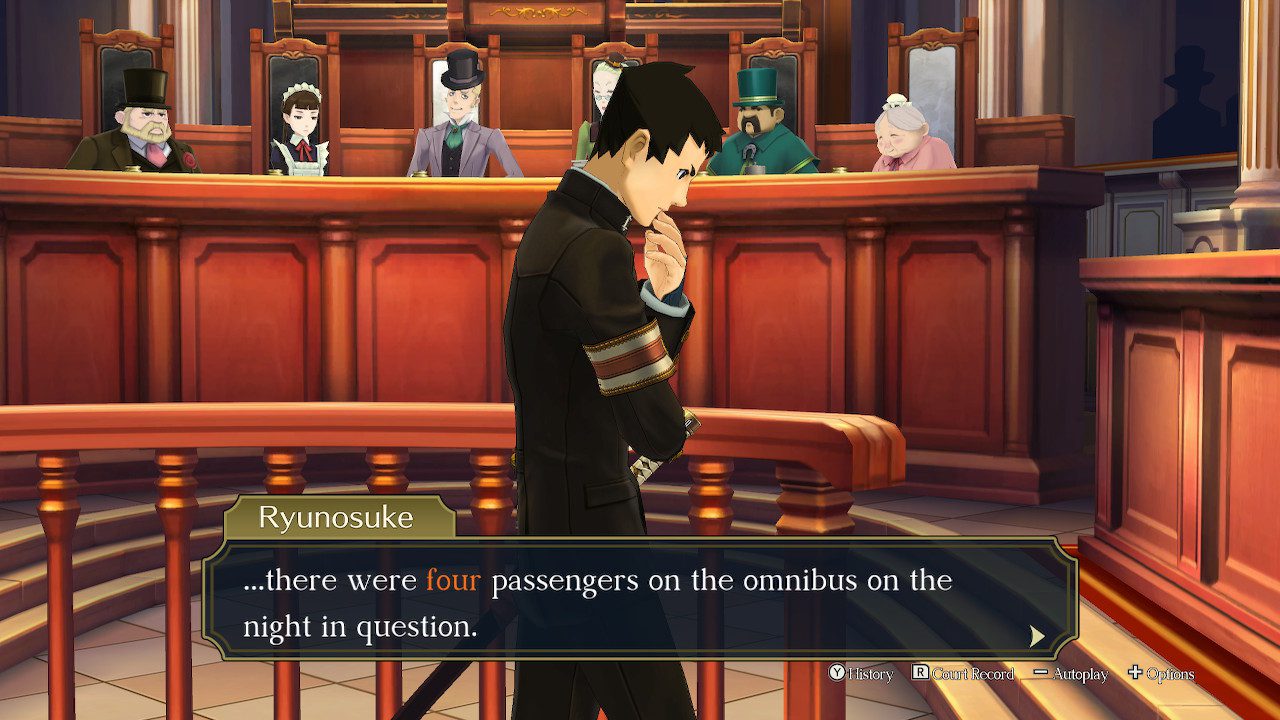Open the Court Record

click(963, 674)
